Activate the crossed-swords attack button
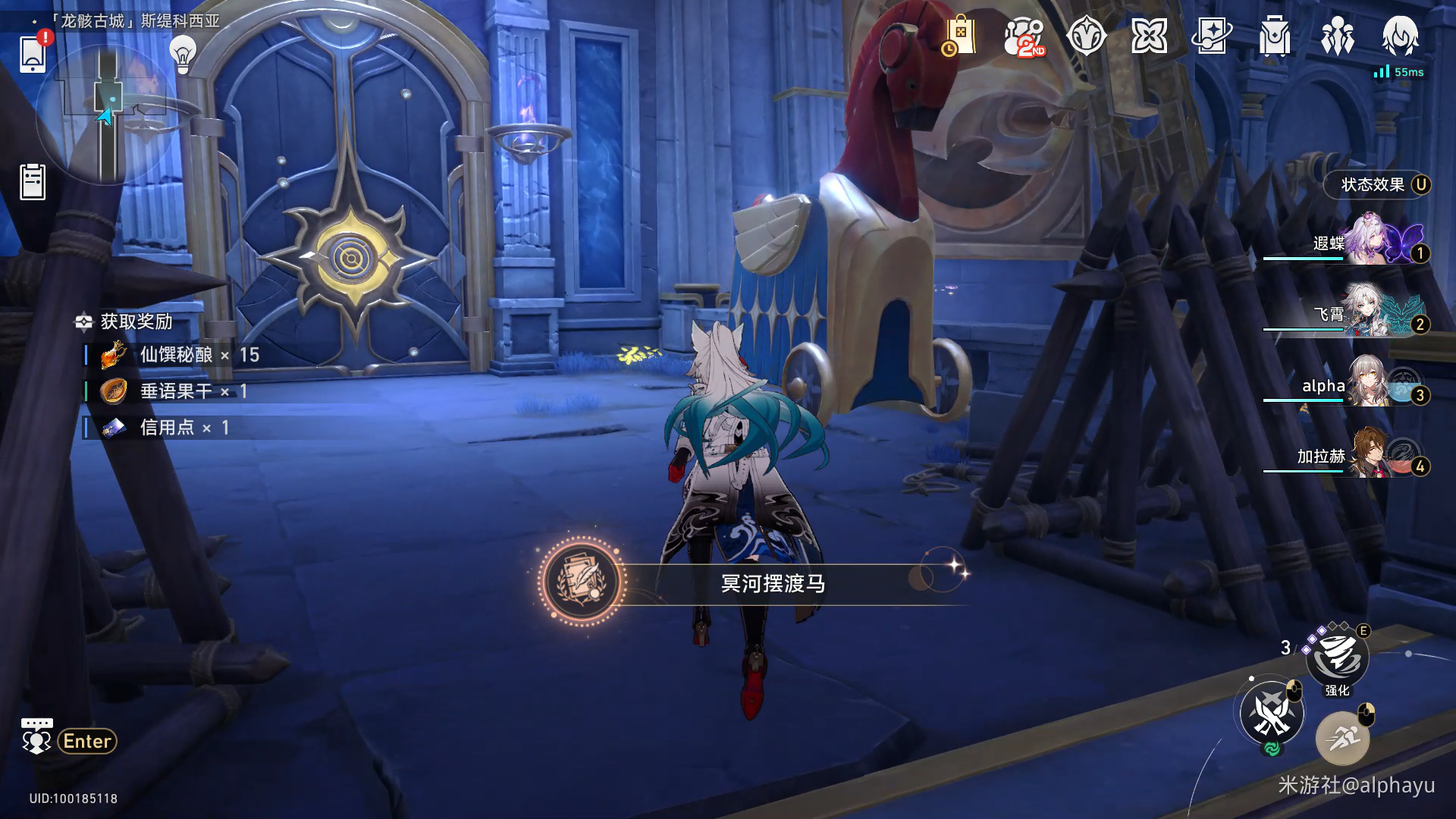1456x819 pixels. click(1272, 713)
